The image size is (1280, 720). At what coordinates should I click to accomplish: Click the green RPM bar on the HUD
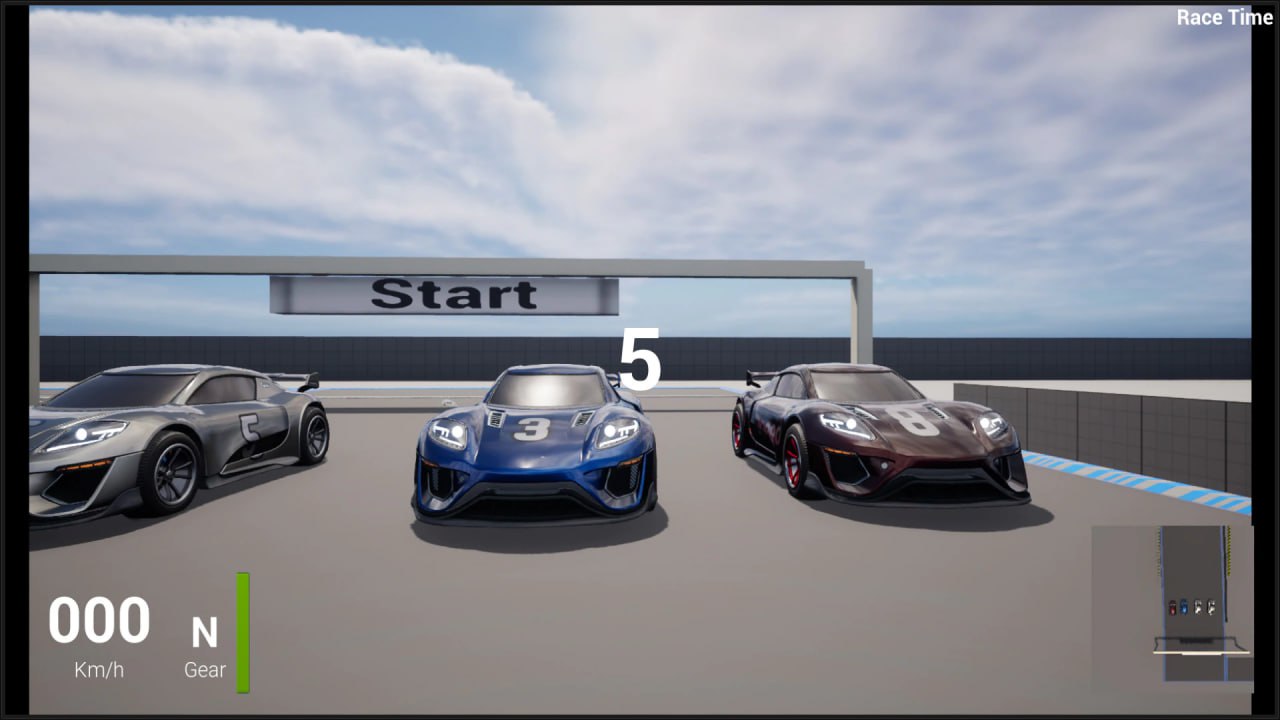coord(241,630)
